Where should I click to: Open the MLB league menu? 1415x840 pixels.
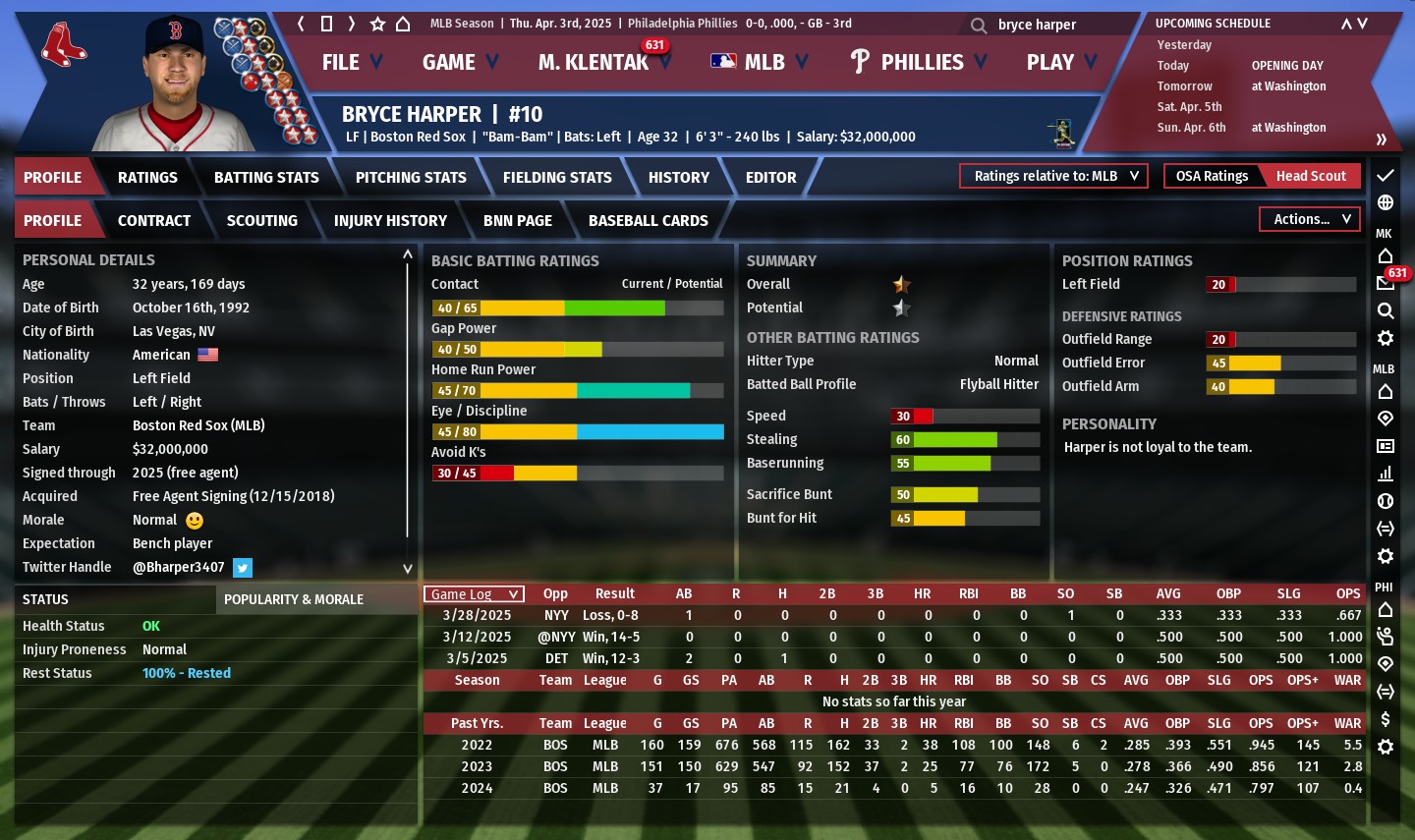point(760,62)
